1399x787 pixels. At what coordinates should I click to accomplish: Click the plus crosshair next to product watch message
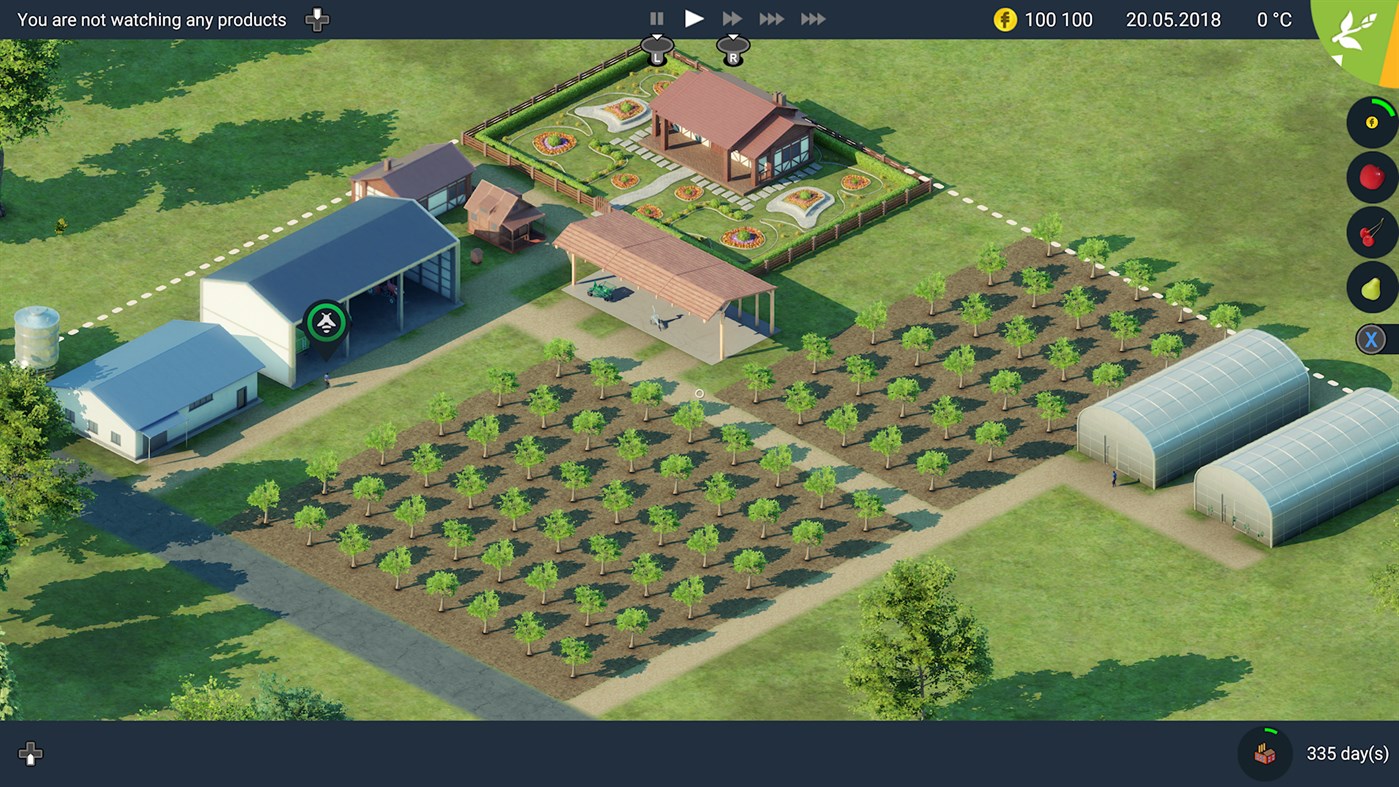[316, 19]
